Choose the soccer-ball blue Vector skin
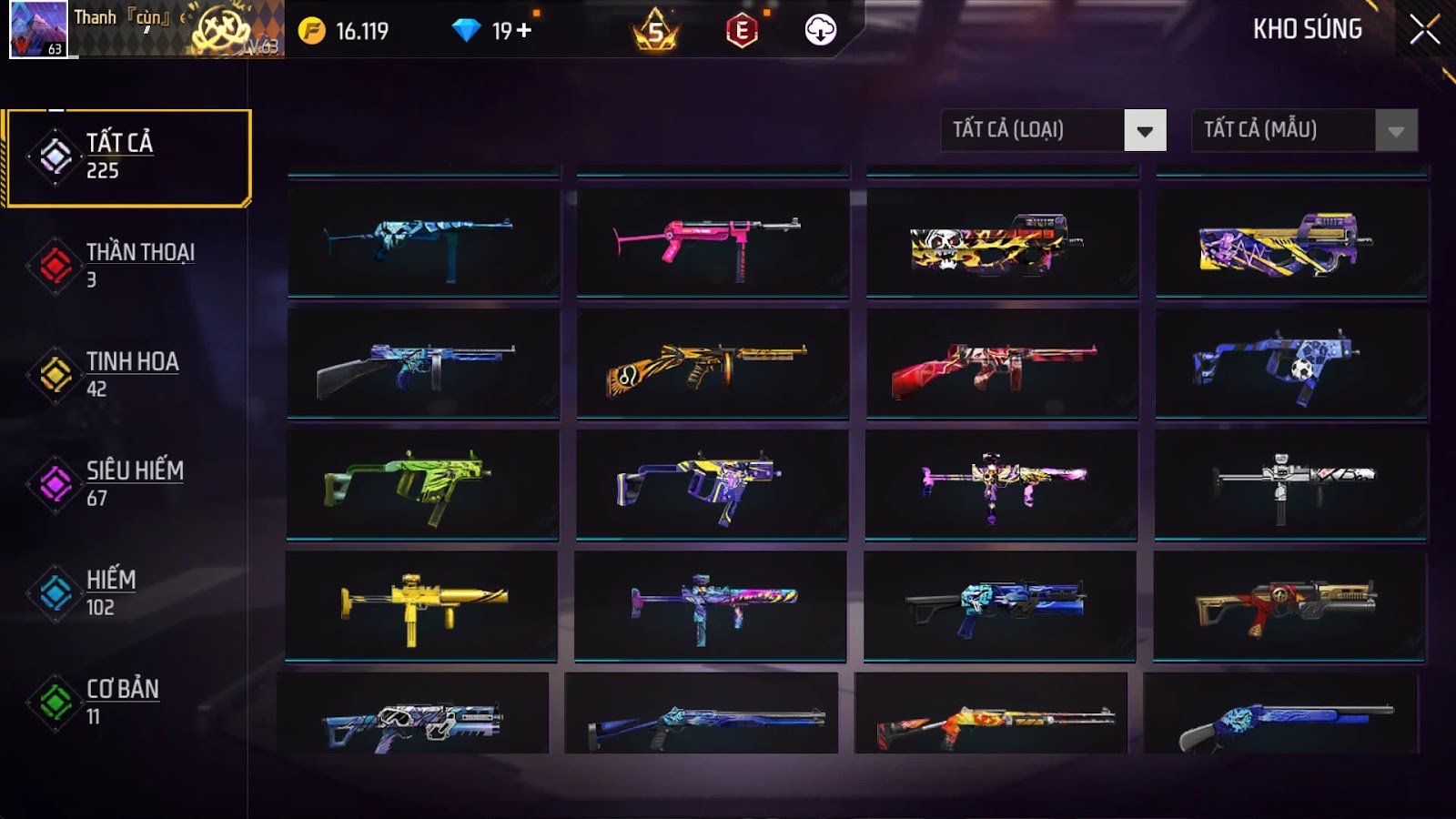 1291,363
